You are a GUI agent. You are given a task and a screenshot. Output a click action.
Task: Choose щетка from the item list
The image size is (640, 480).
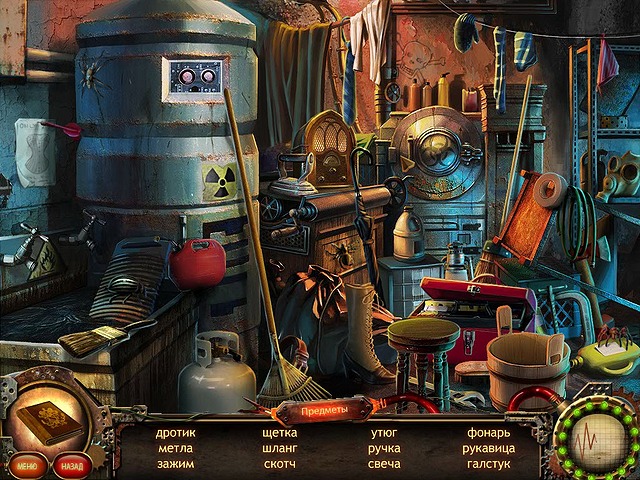coord(279,433)
